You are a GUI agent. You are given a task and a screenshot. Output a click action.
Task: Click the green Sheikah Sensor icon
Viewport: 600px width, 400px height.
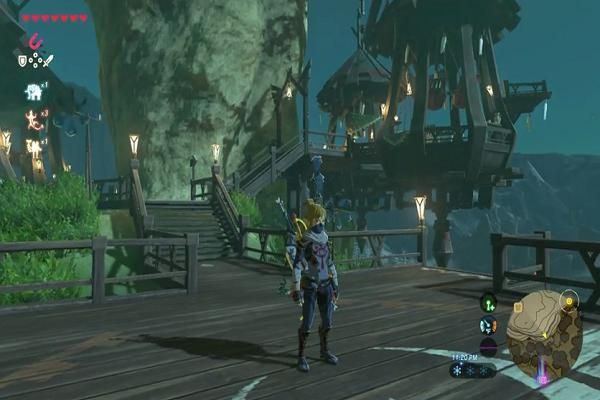(488, 302)
